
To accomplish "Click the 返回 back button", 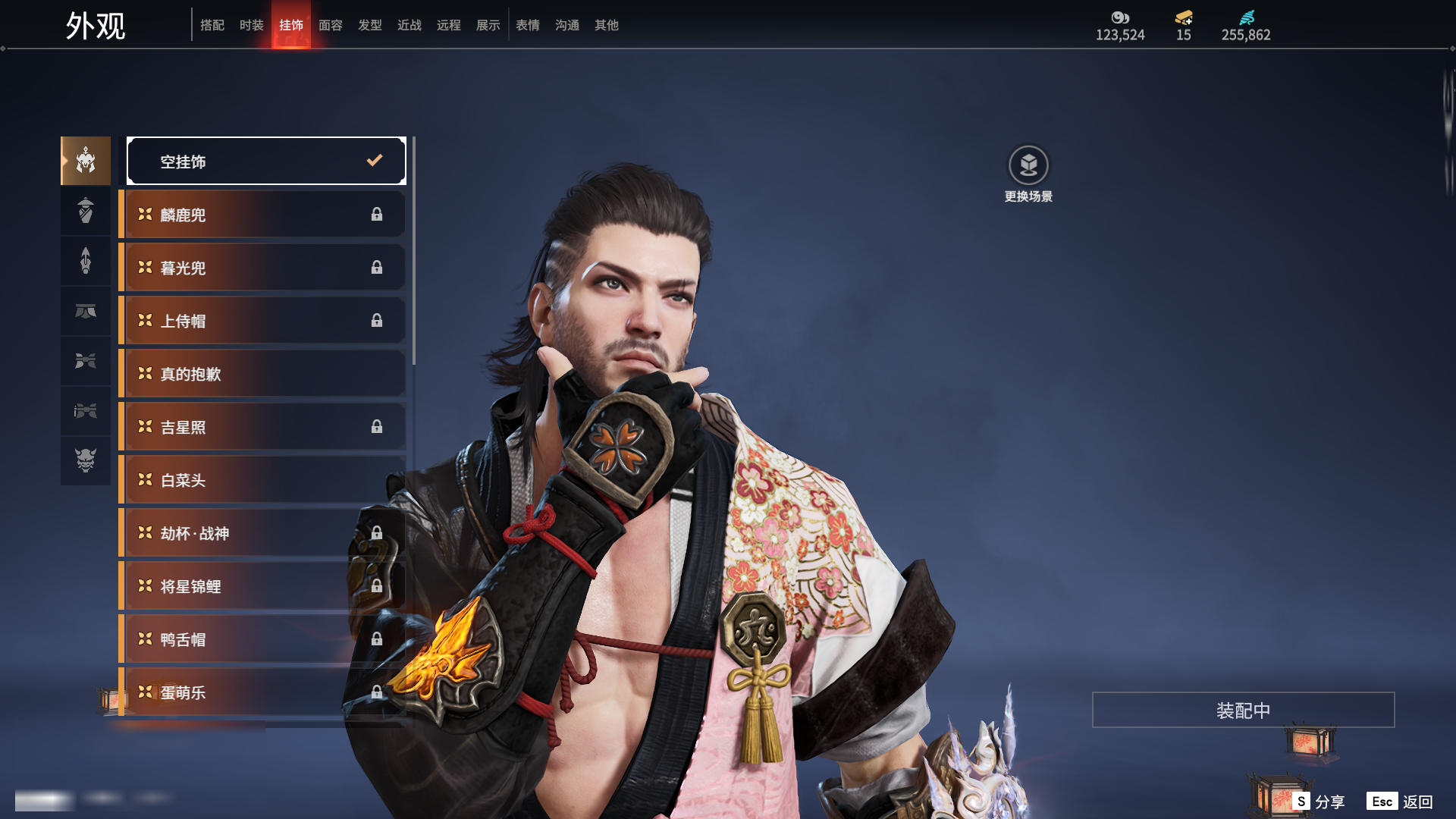I will pos(1400,802).
